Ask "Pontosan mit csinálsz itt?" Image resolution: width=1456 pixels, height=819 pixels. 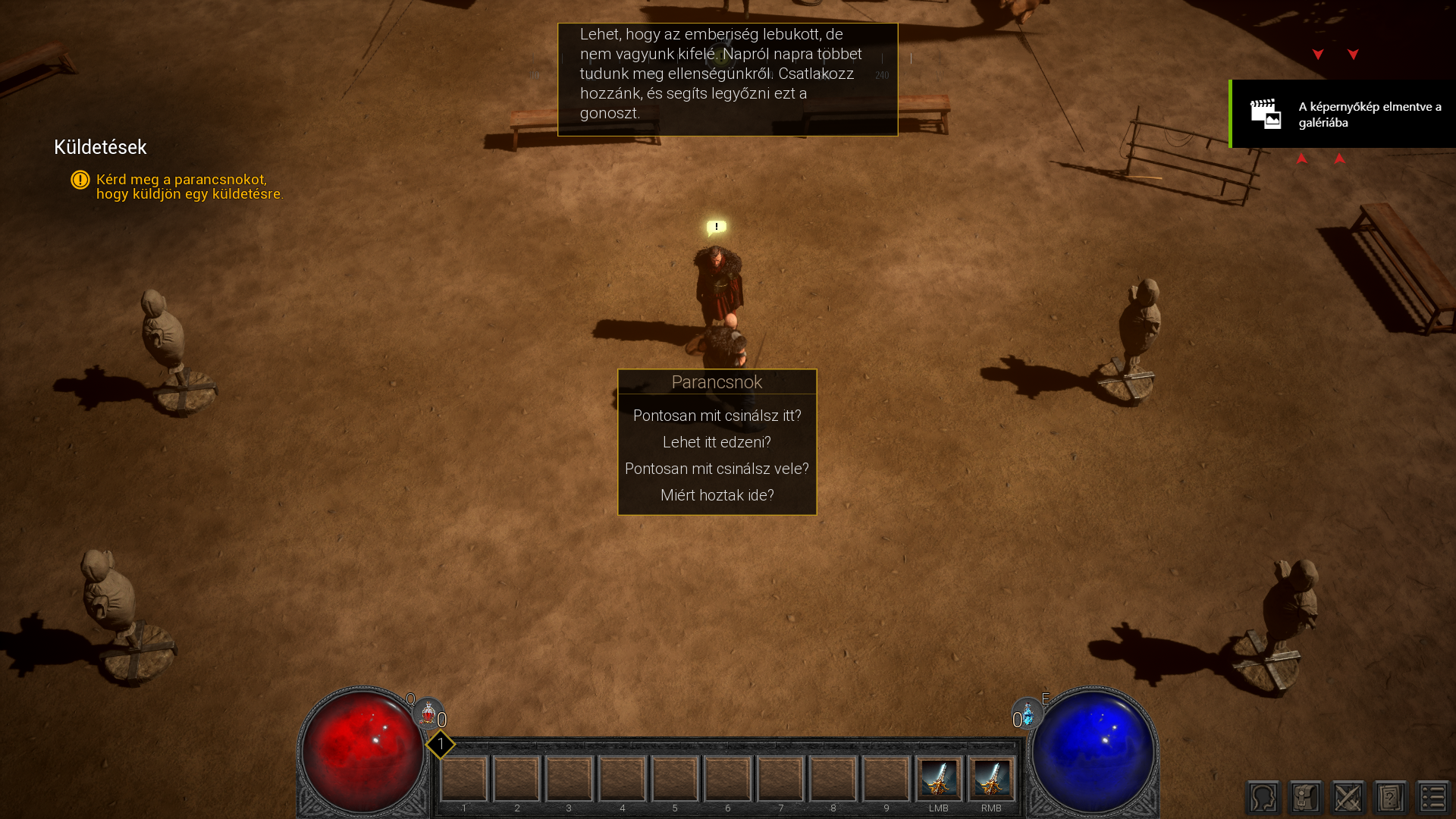tap(717, 416)
